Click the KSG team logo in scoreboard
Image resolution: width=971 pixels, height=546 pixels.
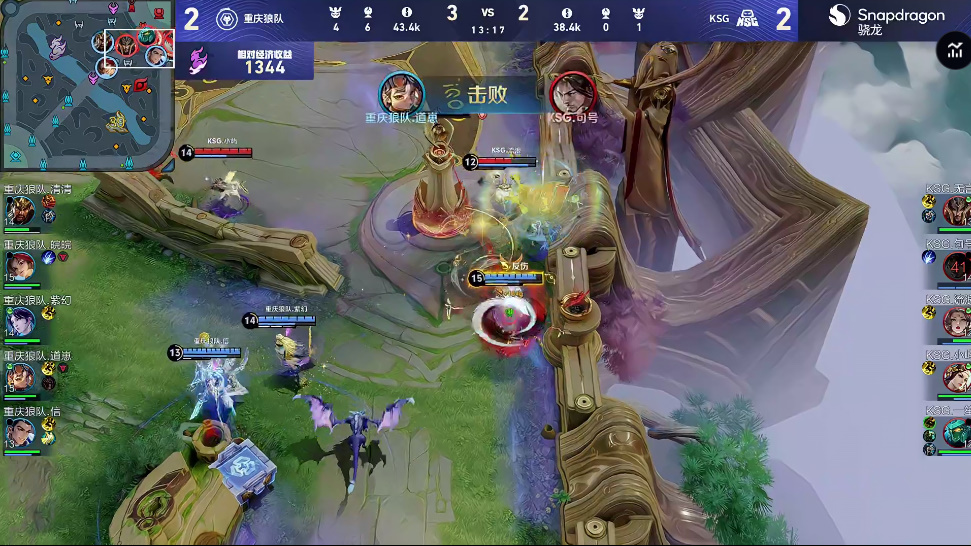tap(747, 19)
